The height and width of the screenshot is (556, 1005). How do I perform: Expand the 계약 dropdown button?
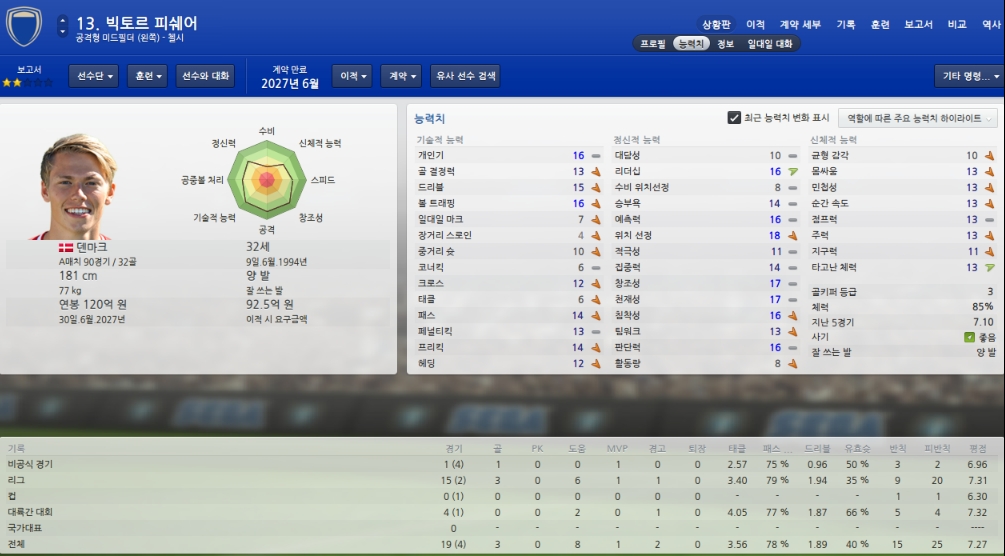click(x=401, y=76)
